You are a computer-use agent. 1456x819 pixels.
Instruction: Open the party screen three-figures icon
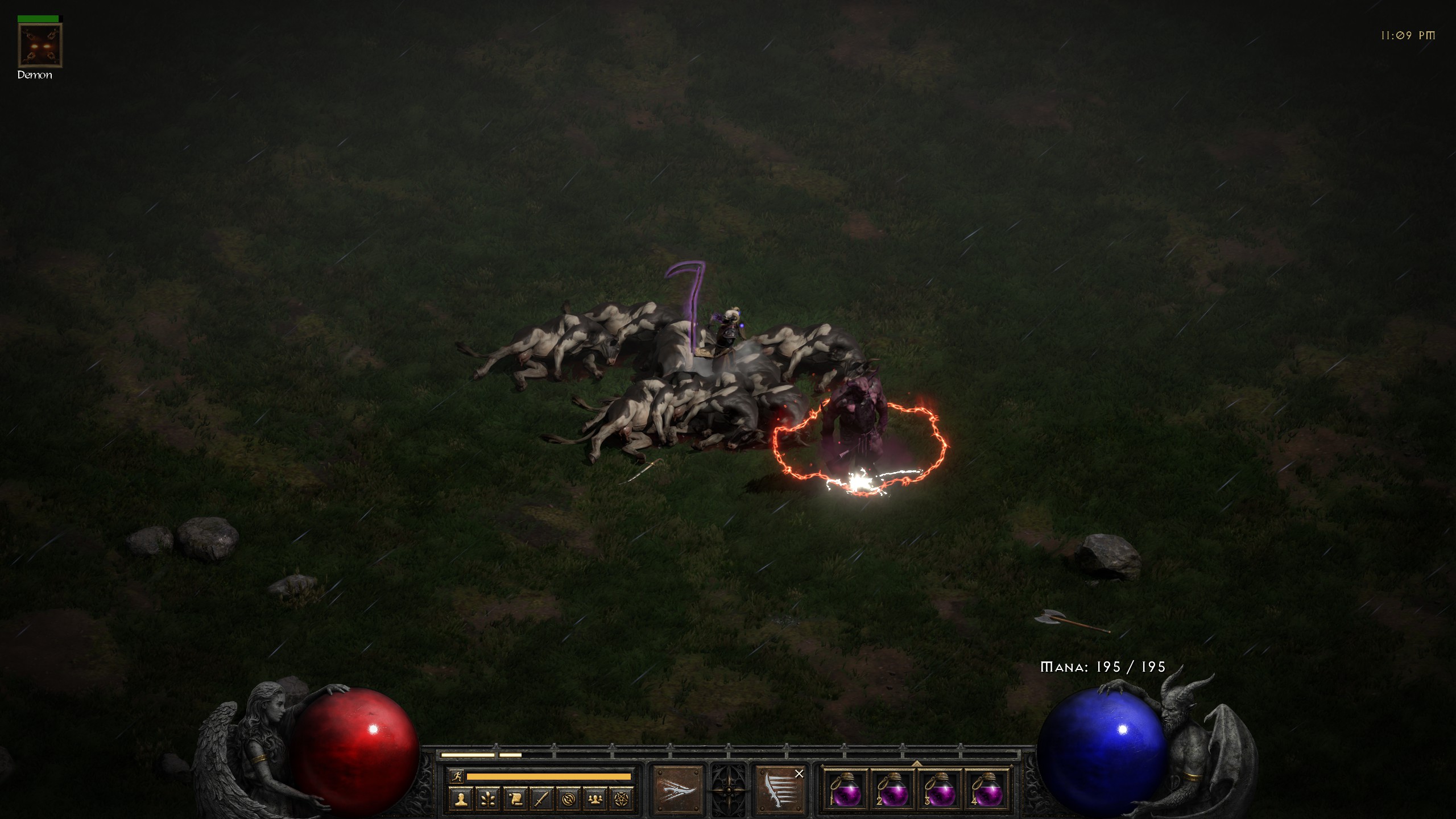(595, 799)
